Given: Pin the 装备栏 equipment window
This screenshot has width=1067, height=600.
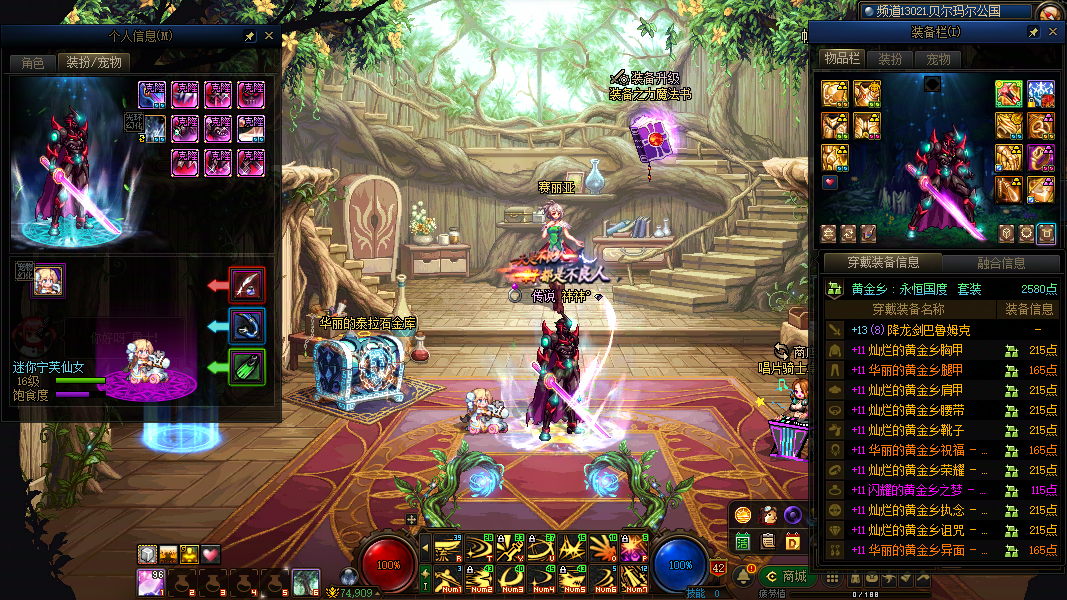Looking at the screenshot, I should [x=1033, y=33].
